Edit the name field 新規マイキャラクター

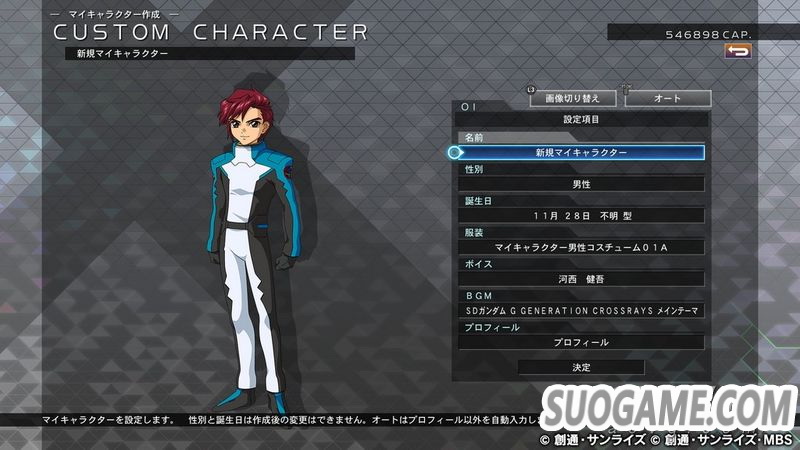pos(581,153)
